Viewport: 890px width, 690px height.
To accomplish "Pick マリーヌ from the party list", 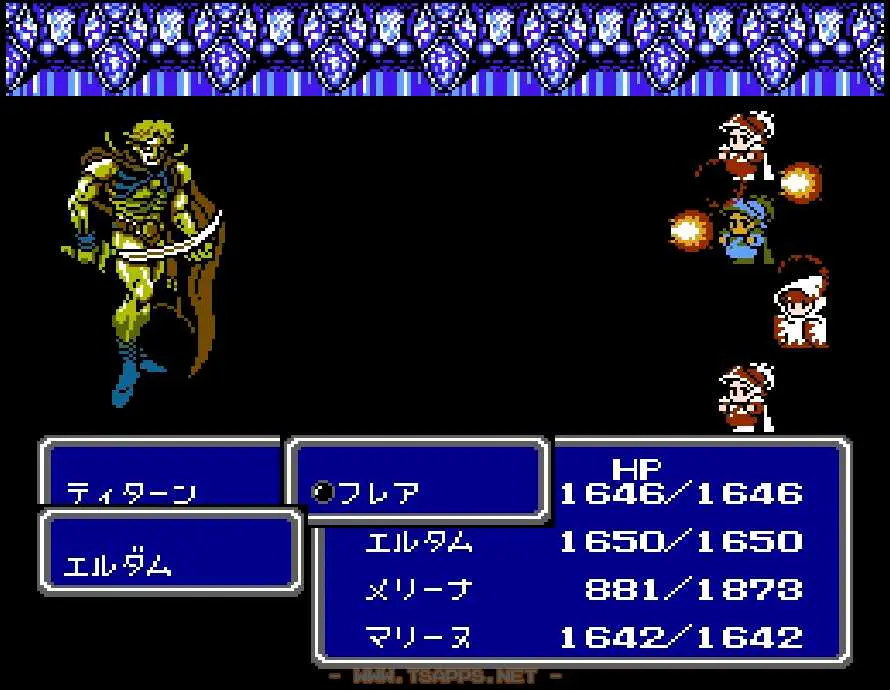I will 418,637.
